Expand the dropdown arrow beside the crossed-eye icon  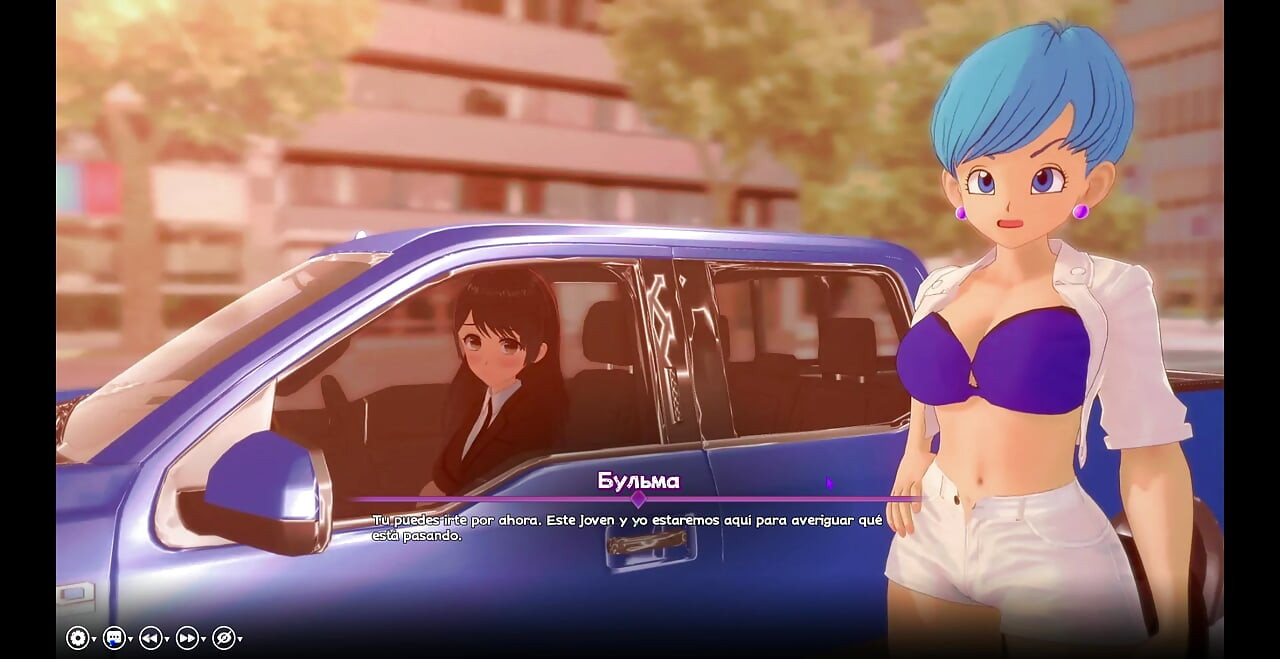click(x=240, y=639)
